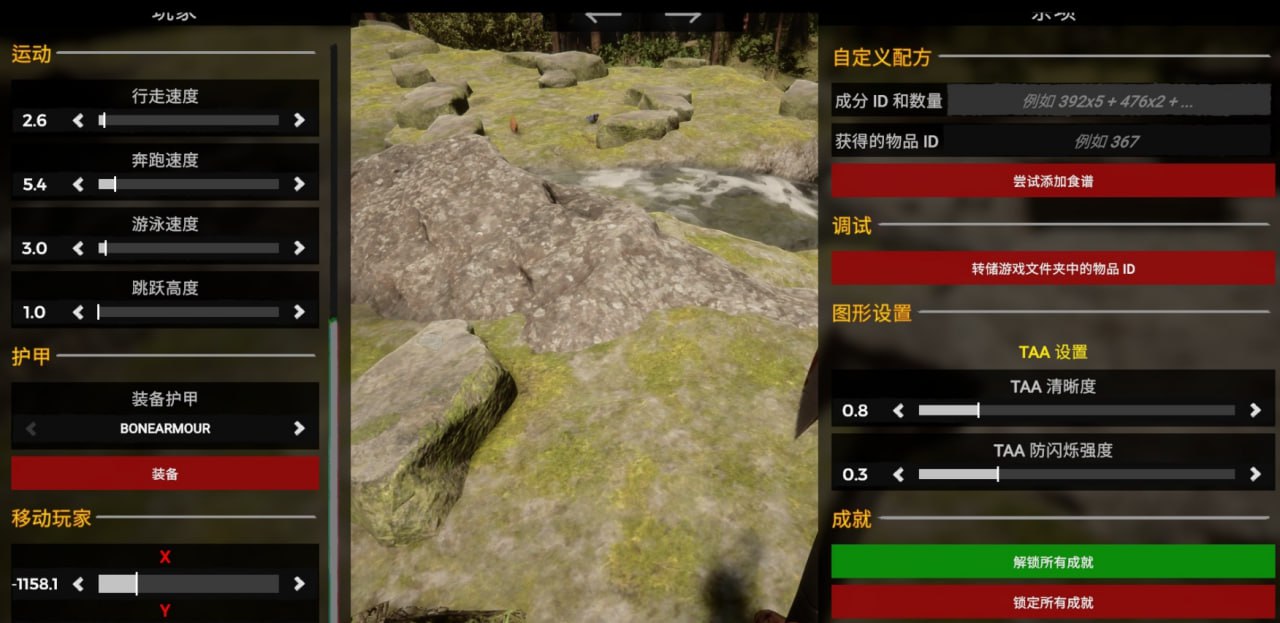Switch to next armour after BONEARMOUR

[299, 428]
